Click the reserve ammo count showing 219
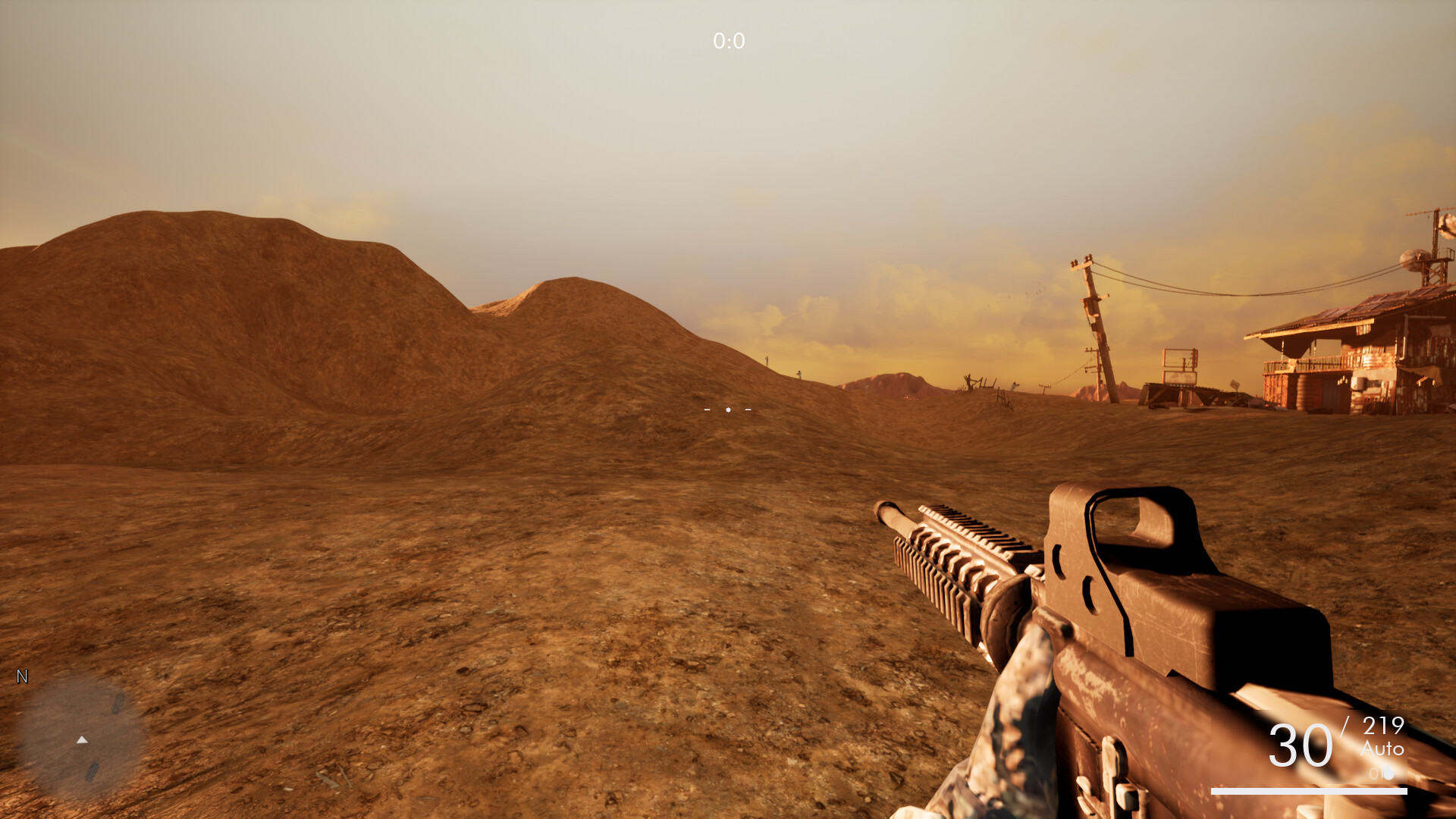Viewport: 1456px width, 819px height. click(x=1383, y=725)
